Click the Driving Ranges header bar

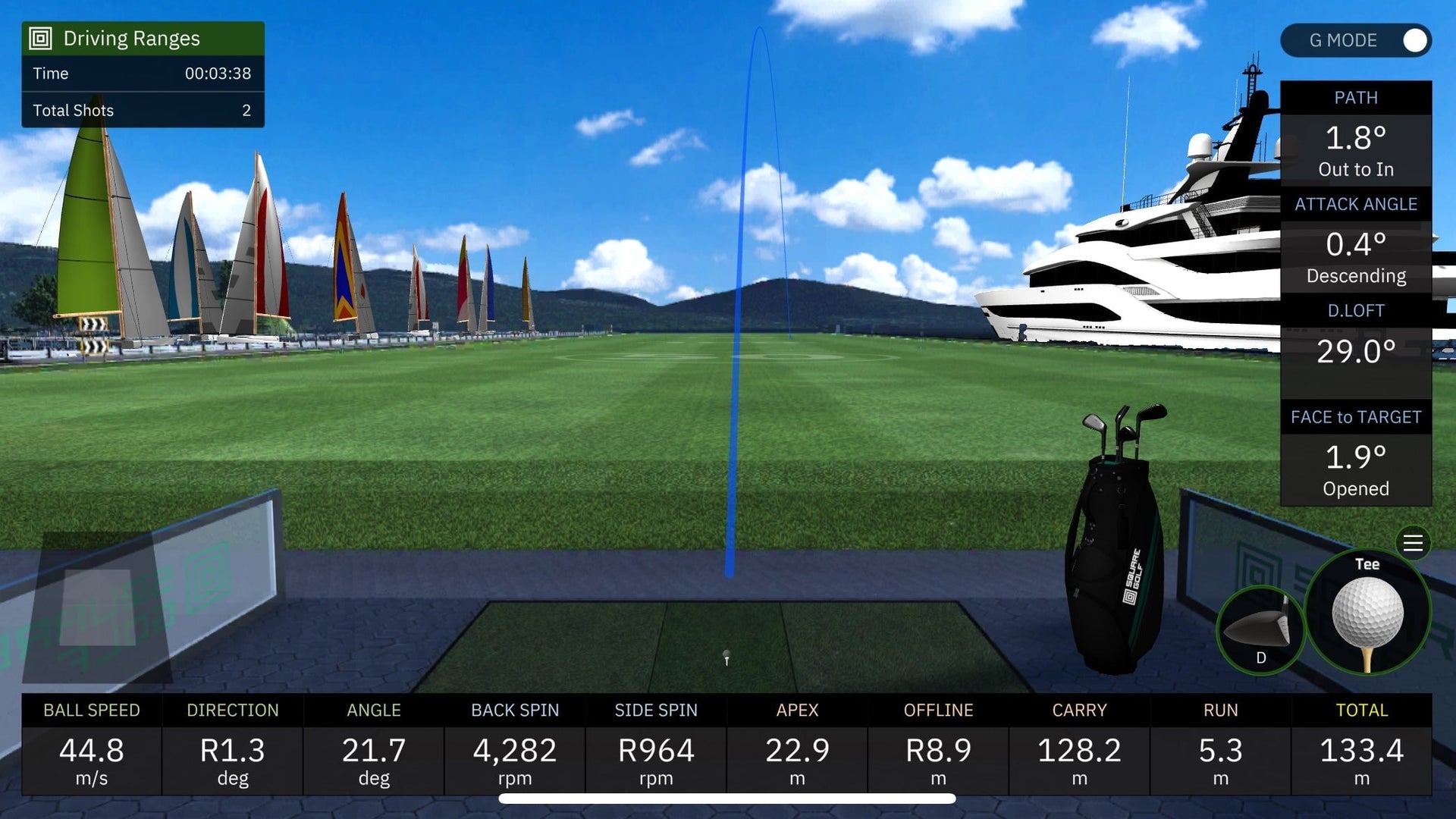(x=143, y=37)
